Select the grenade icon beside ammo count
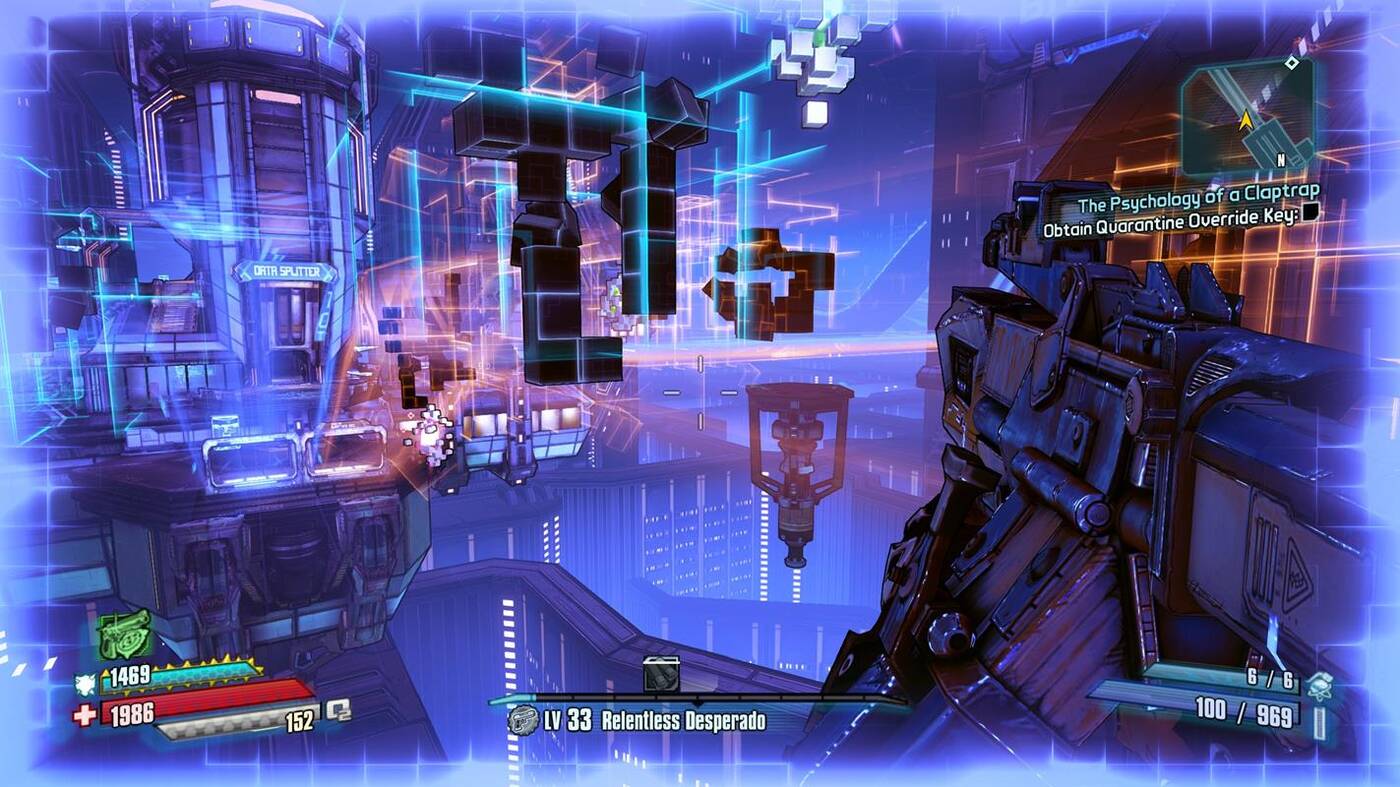The height and width of the screenshot is (787, 1400). point(1321,685)
